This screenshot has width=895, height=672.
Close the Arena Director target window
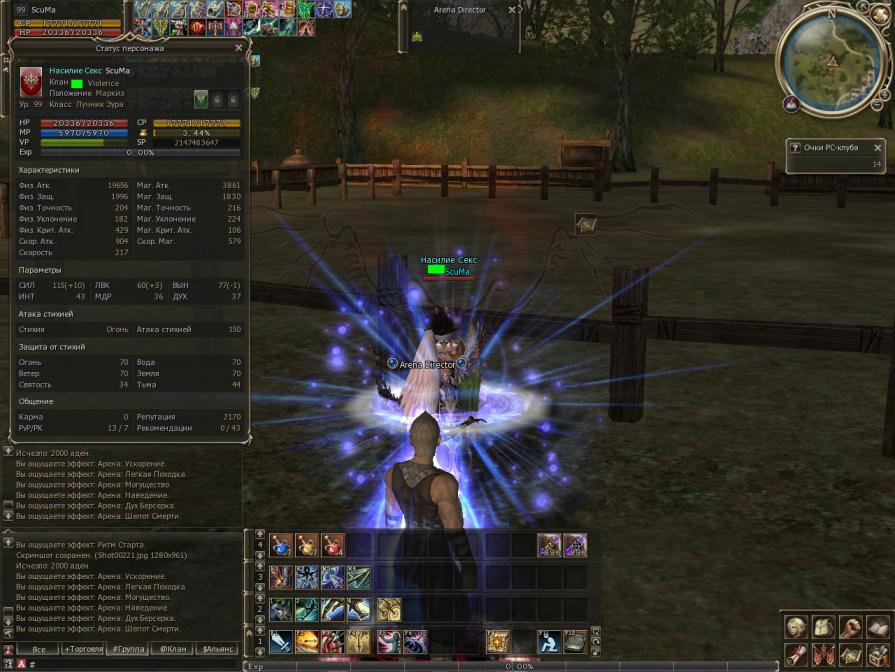tap(512, 10)
